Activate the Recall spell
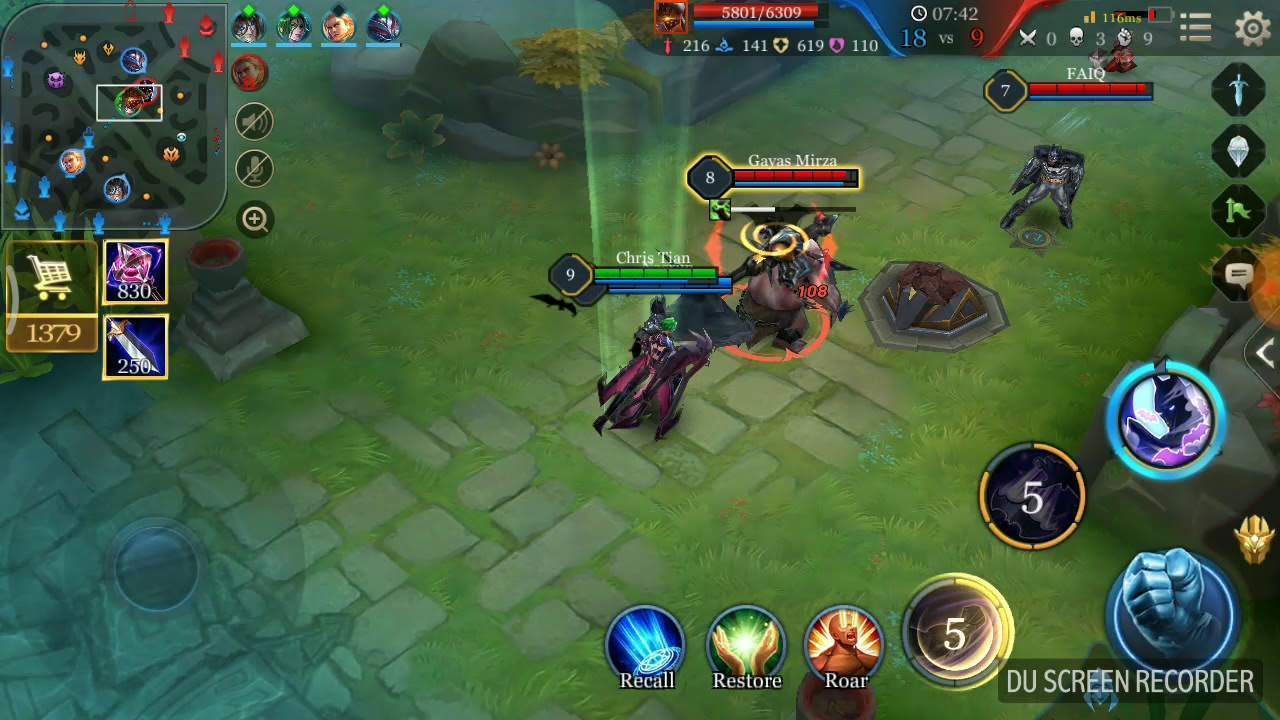1280x720 pixels. [646, 645]
